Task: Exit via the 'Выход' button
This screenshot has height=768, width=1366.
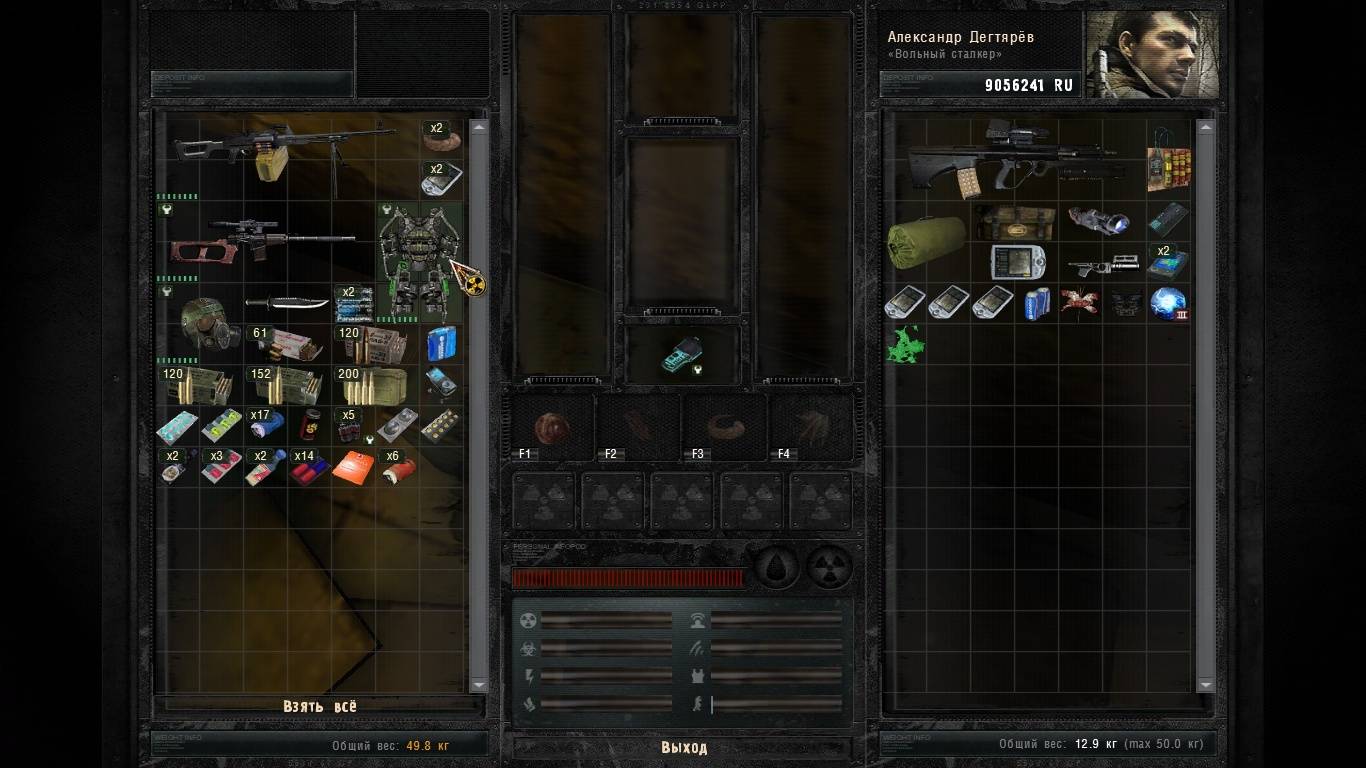Action: click(683, 747)
